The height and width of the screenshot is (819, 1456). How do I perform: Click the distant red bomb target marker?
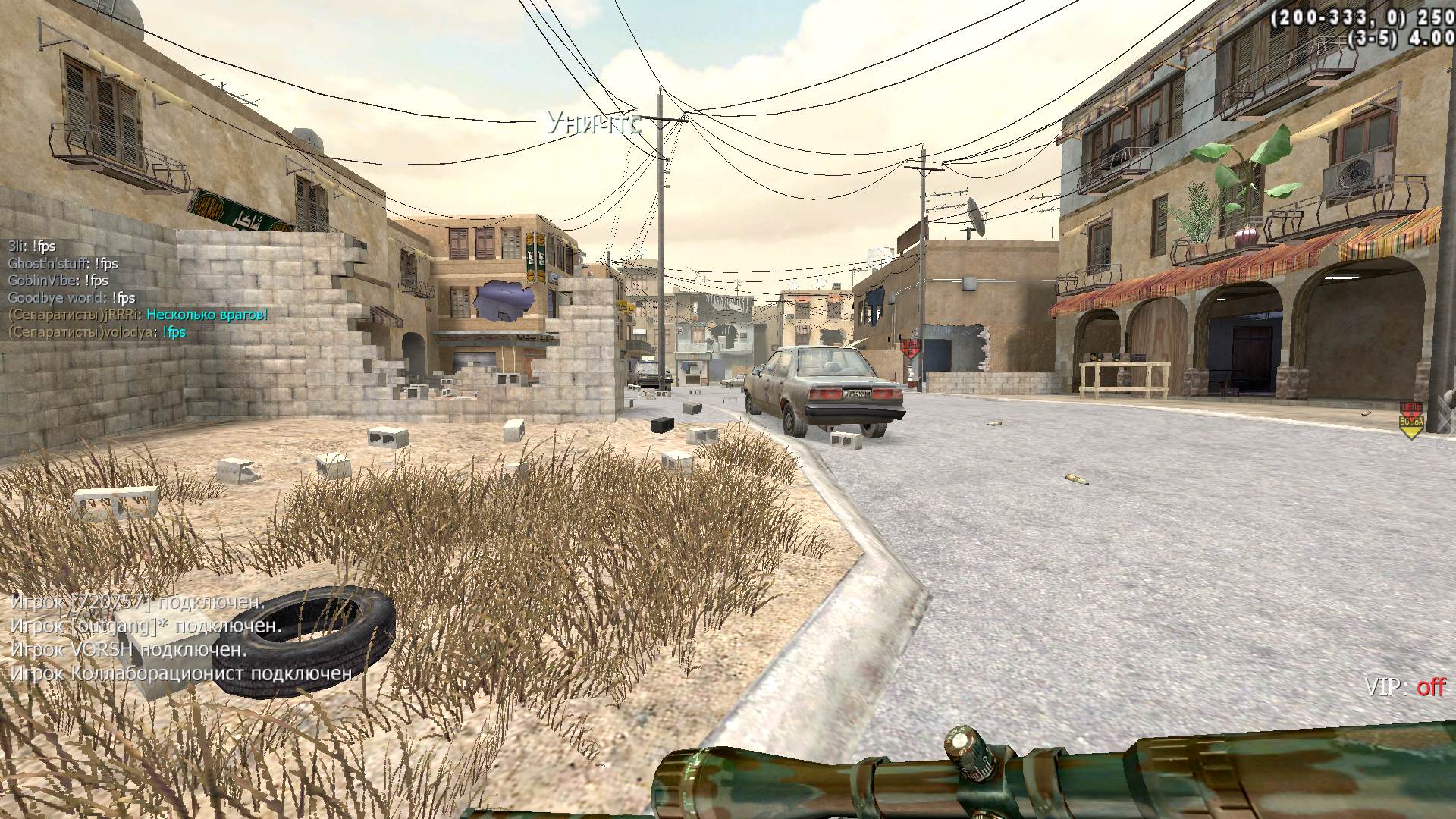(x=911, y=350)
